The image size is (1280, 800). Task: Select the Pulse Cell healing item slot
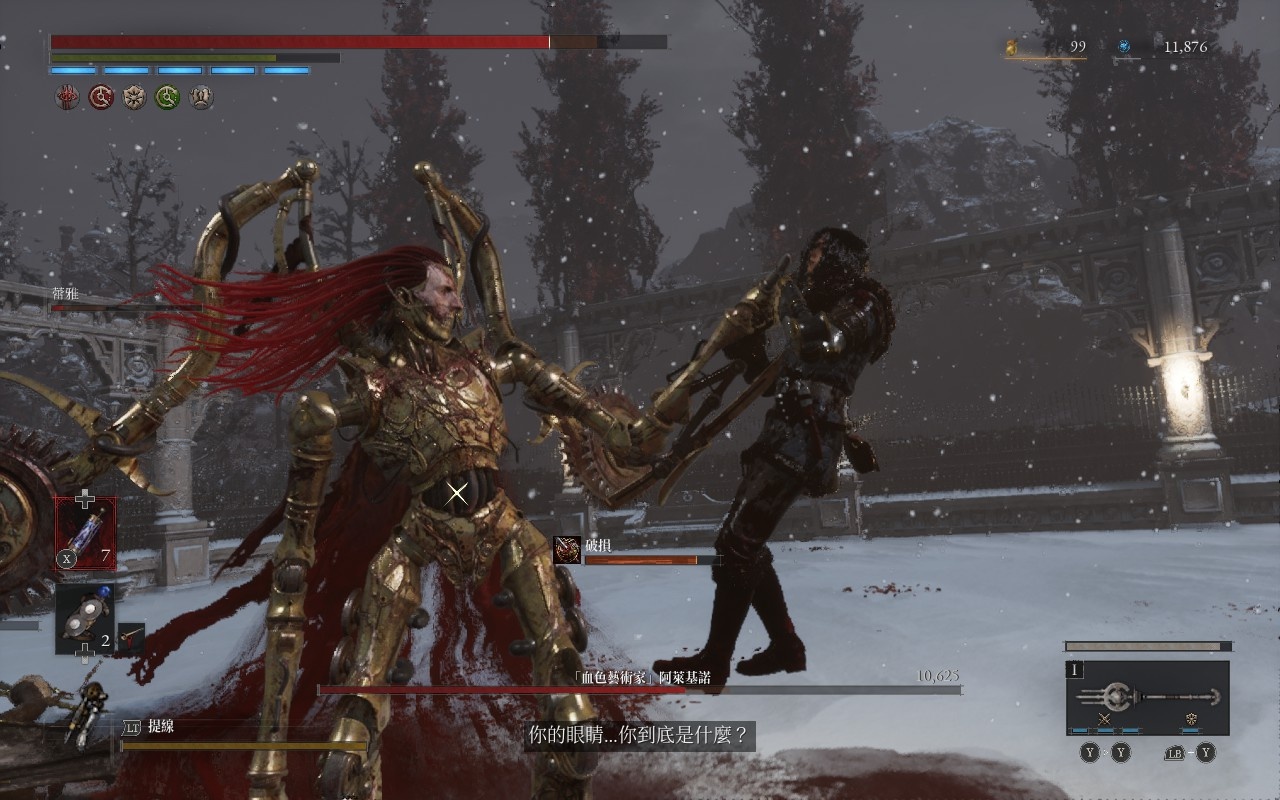pyautogui.click(x=85, y=533)
